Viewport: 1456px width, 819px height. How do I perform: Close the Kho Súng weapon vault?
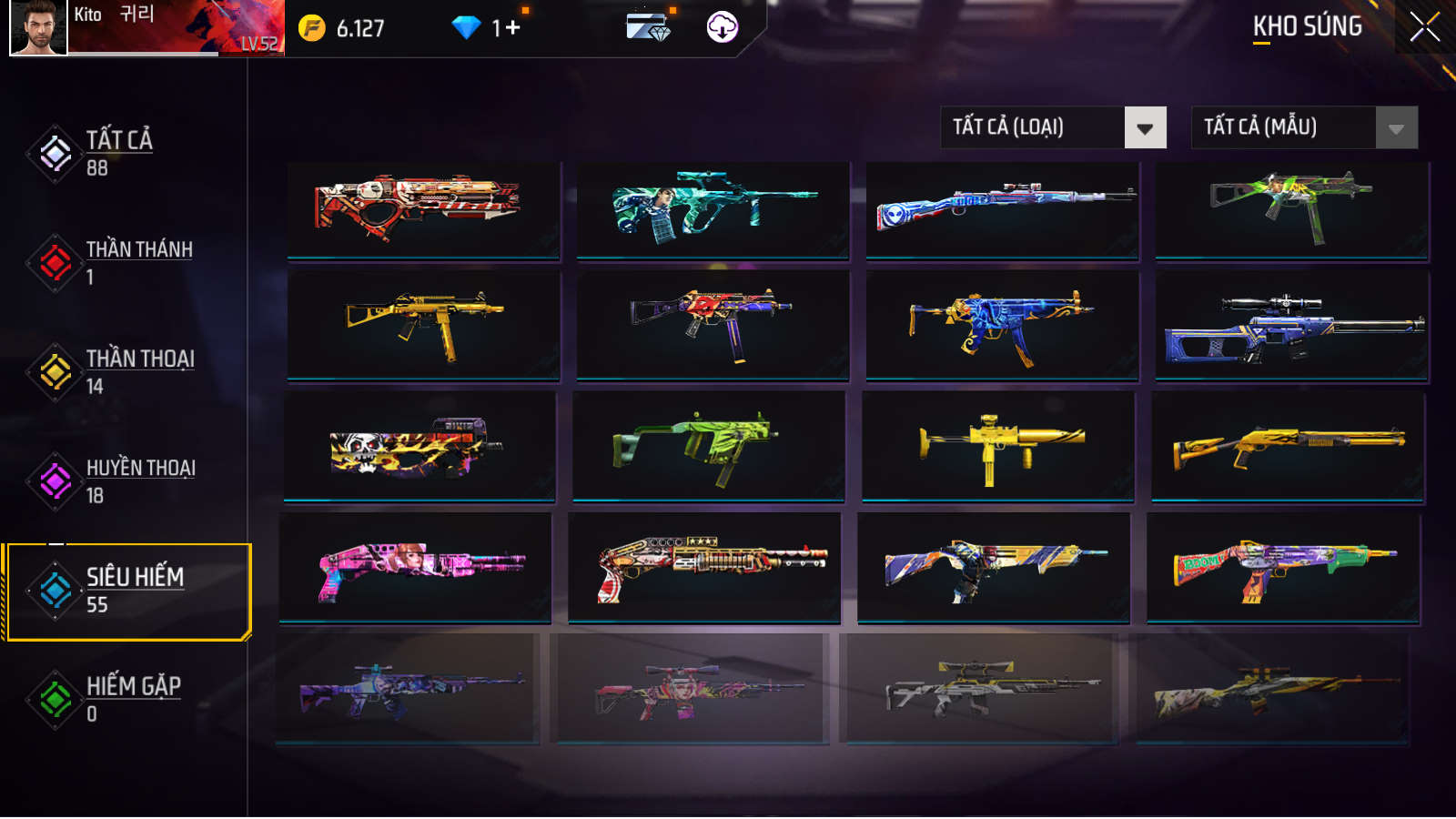1424,27
